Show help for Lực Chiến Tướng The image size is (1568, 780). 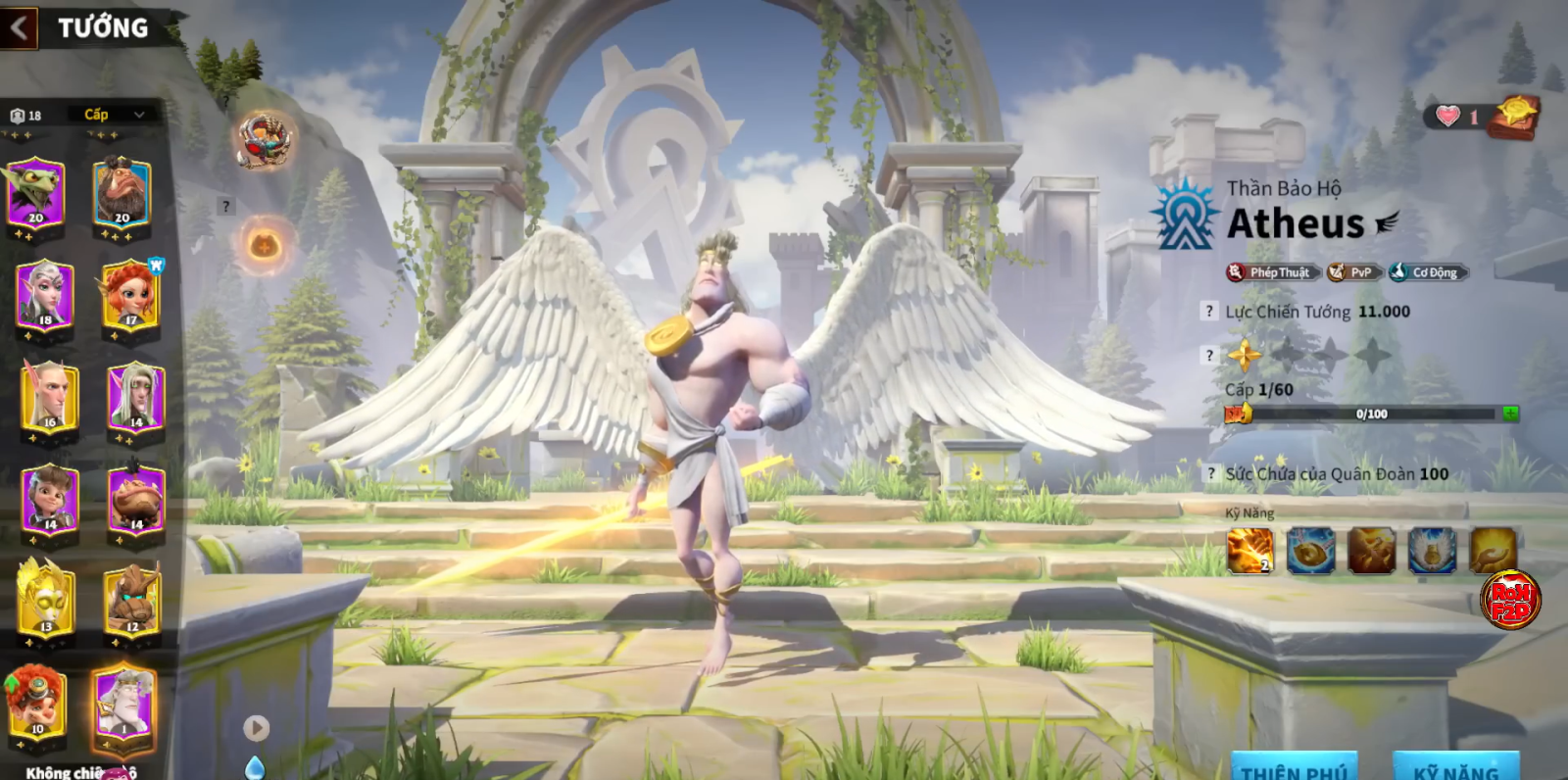1210,312
